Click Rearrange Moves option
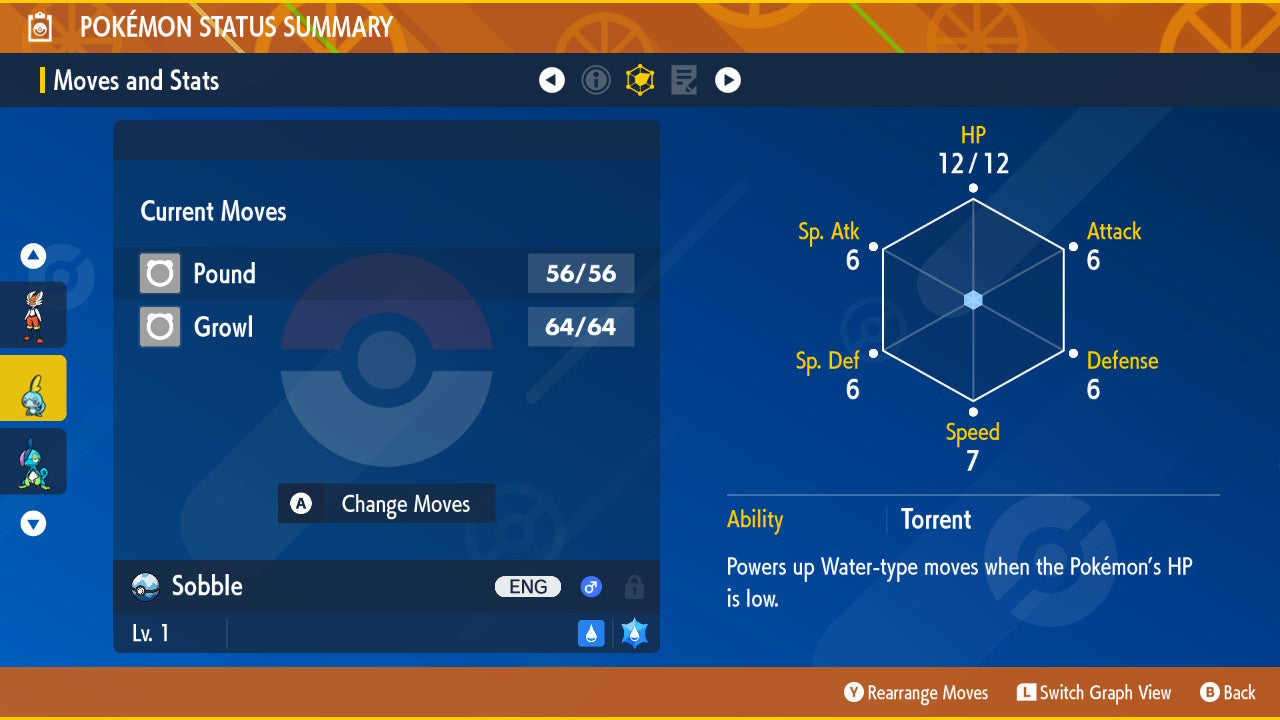This screenshot has height=720, width=1280. [x=915, y=692]
